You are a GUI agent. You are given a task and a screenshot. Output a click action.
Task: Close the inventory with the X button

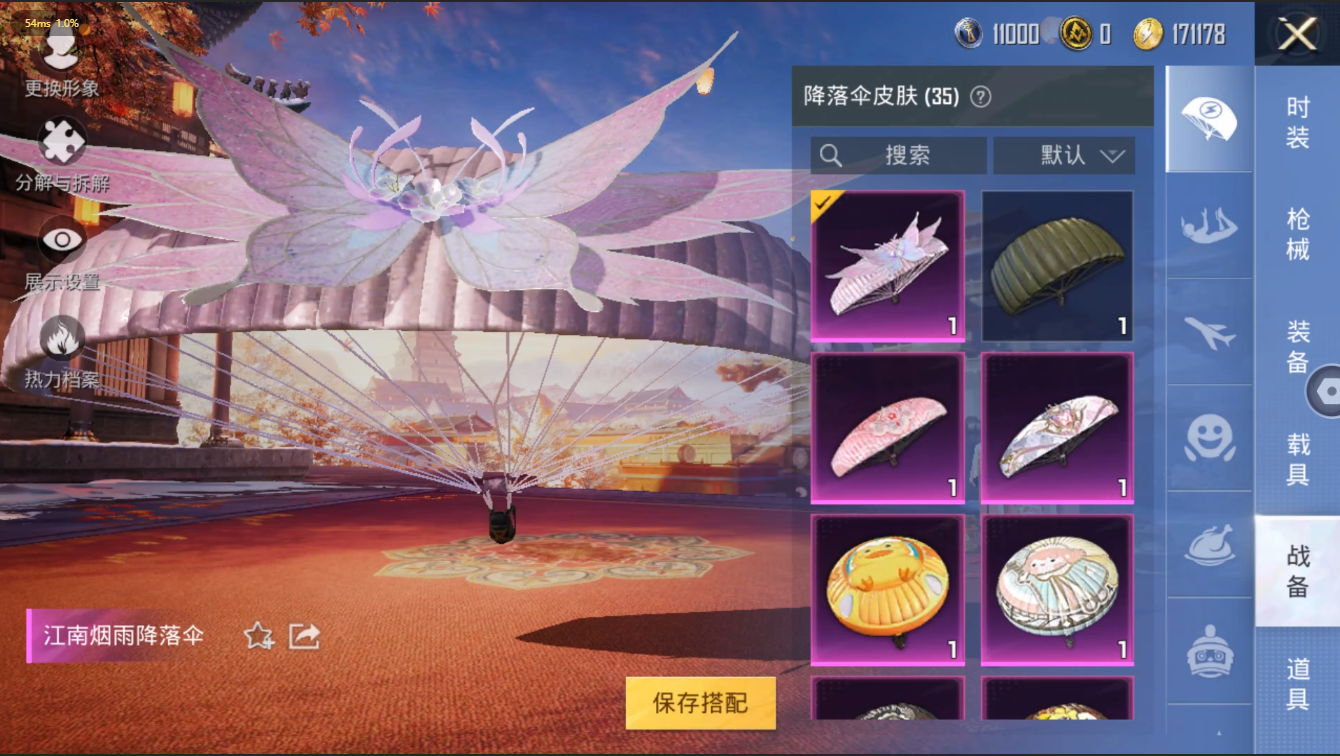(x=1297, y=35)
